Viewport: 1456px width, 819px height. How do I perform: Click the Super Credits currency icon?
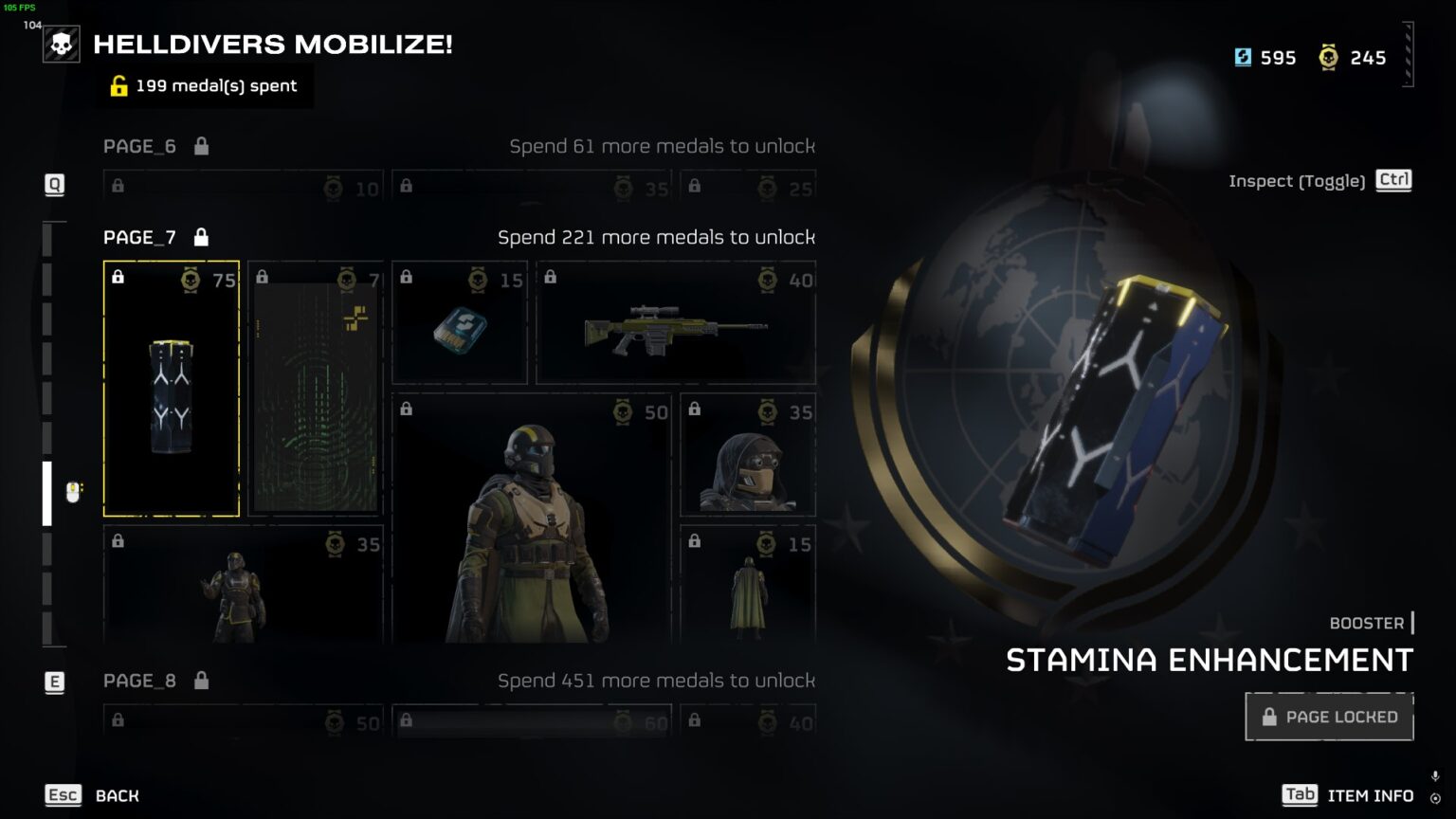[x=1244, y=57]
